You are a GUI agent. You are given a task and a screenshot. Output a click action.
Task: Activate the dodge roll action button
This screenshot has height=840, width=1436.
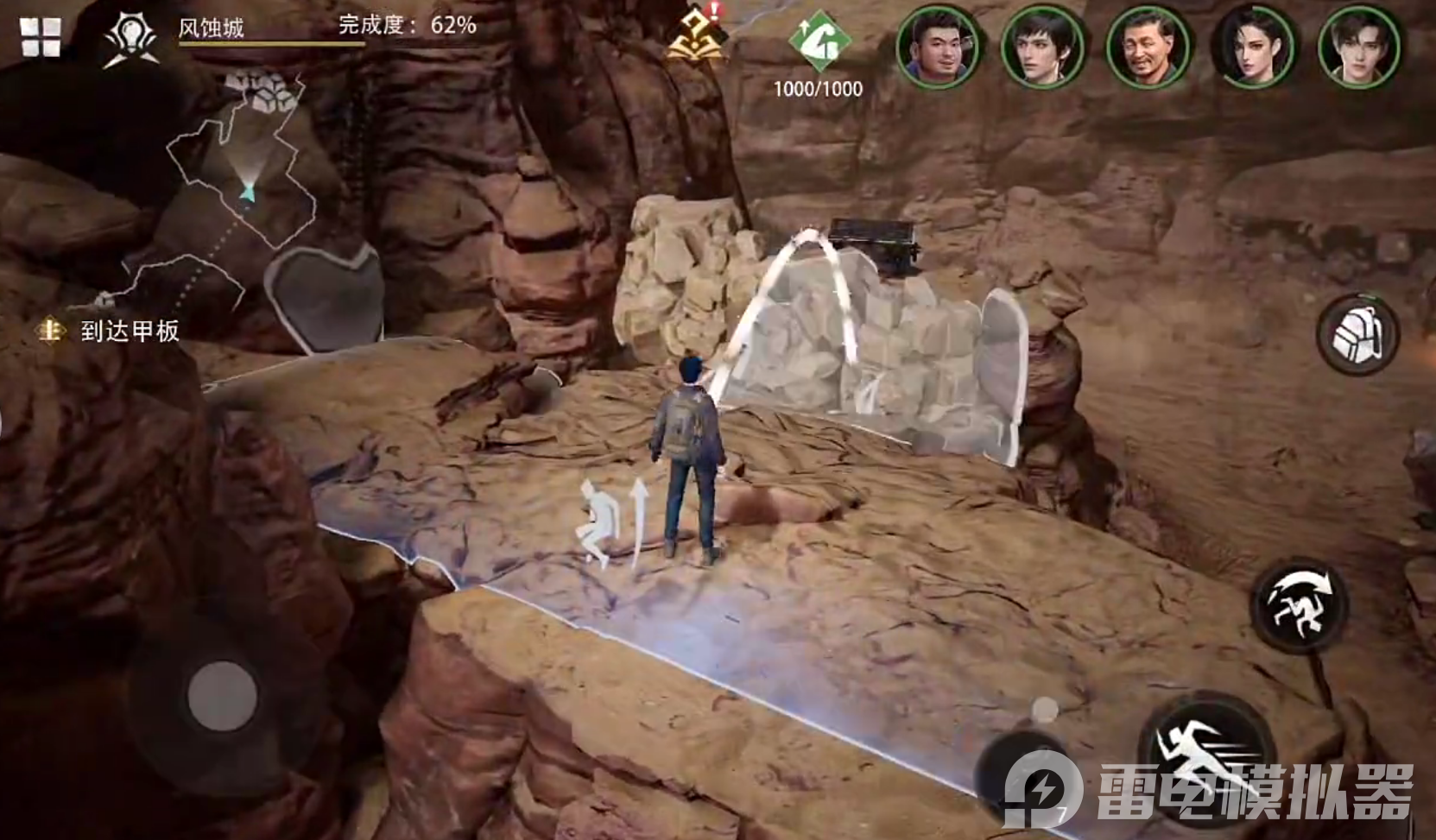[x=1300, y=602]
